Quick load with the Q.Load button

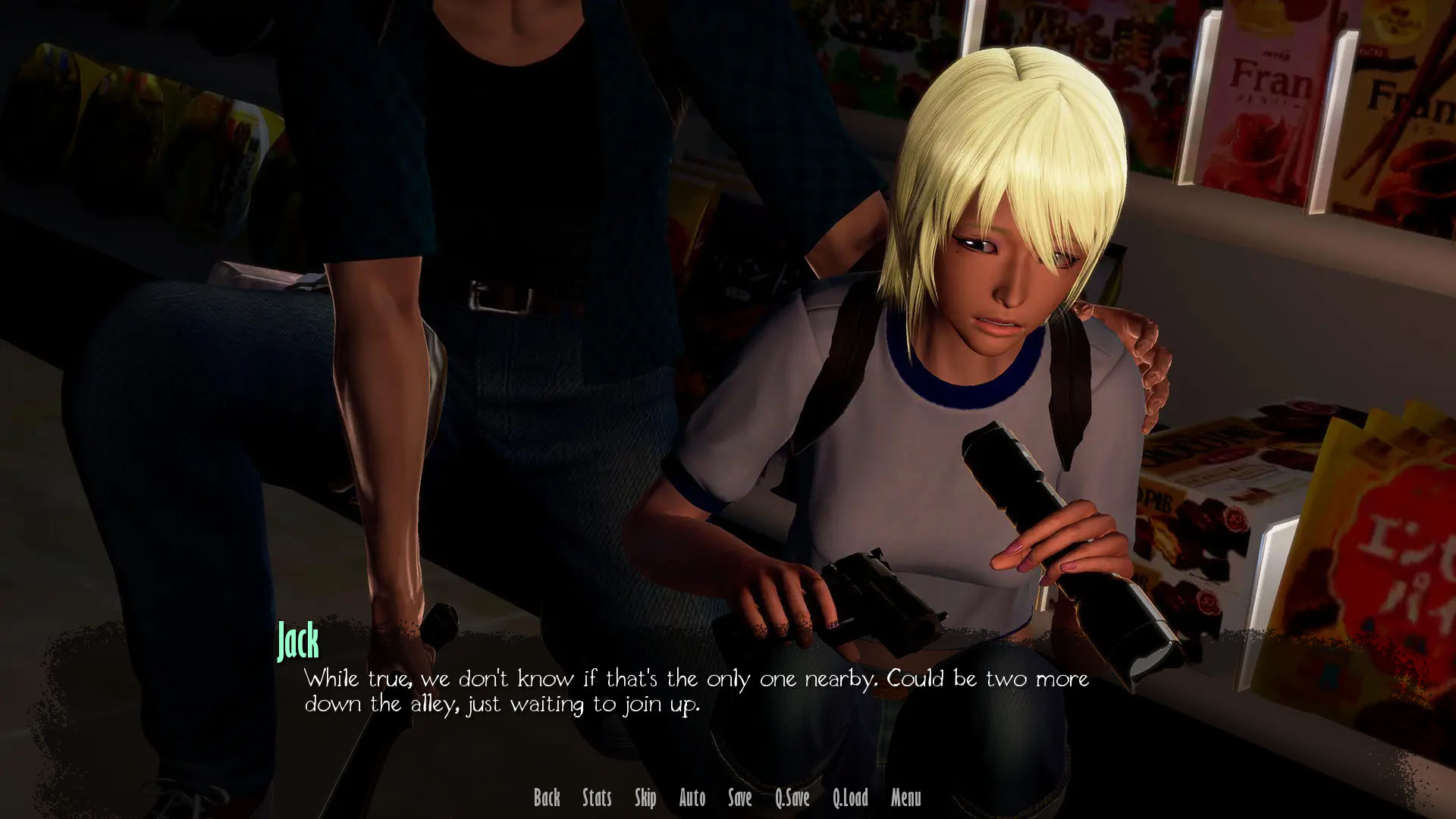tap(850, 798)
